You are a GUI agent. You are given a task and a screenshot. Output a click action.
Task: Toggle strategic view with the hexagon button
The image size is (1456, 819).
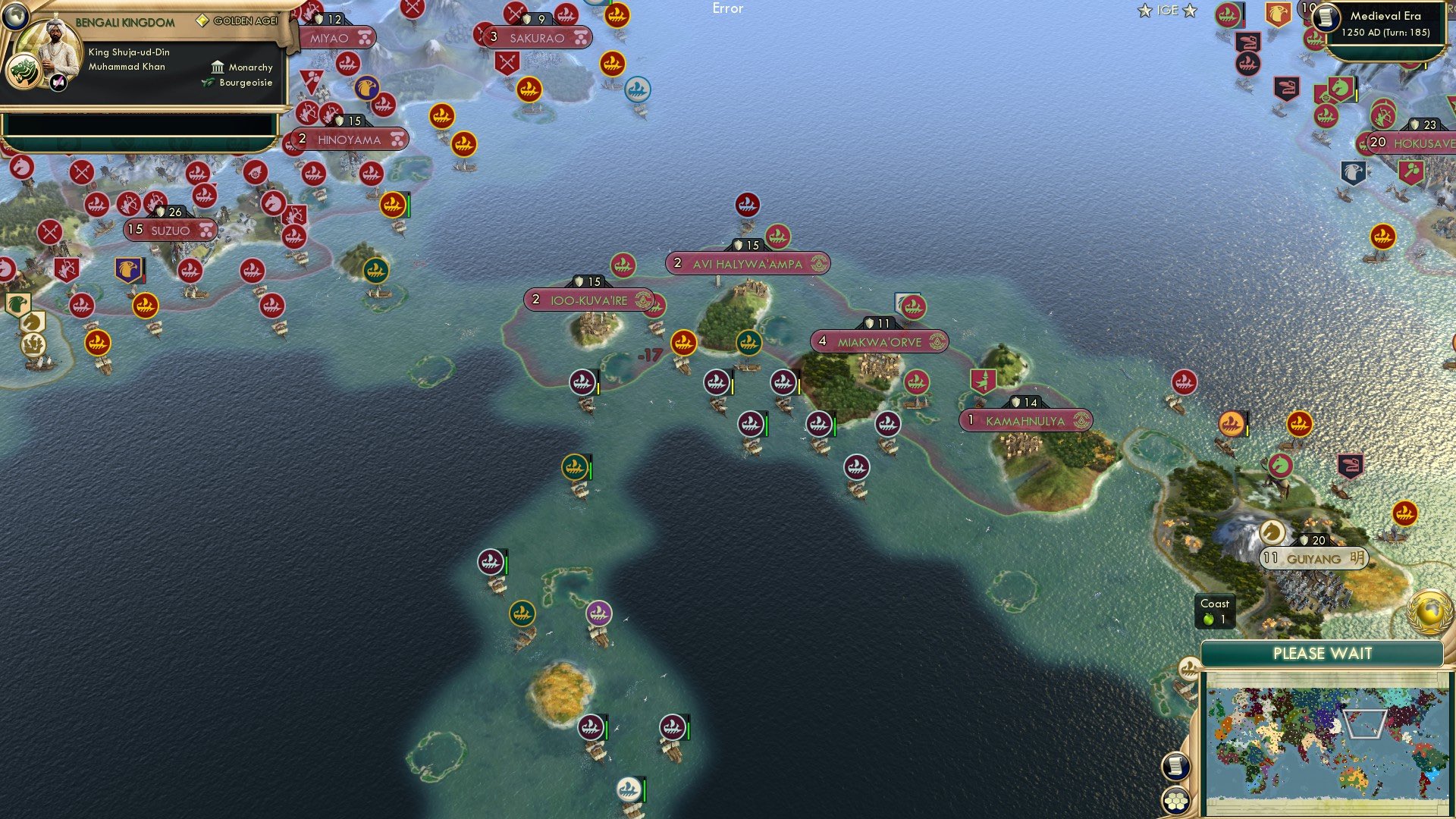click(x=1176, y=800)
